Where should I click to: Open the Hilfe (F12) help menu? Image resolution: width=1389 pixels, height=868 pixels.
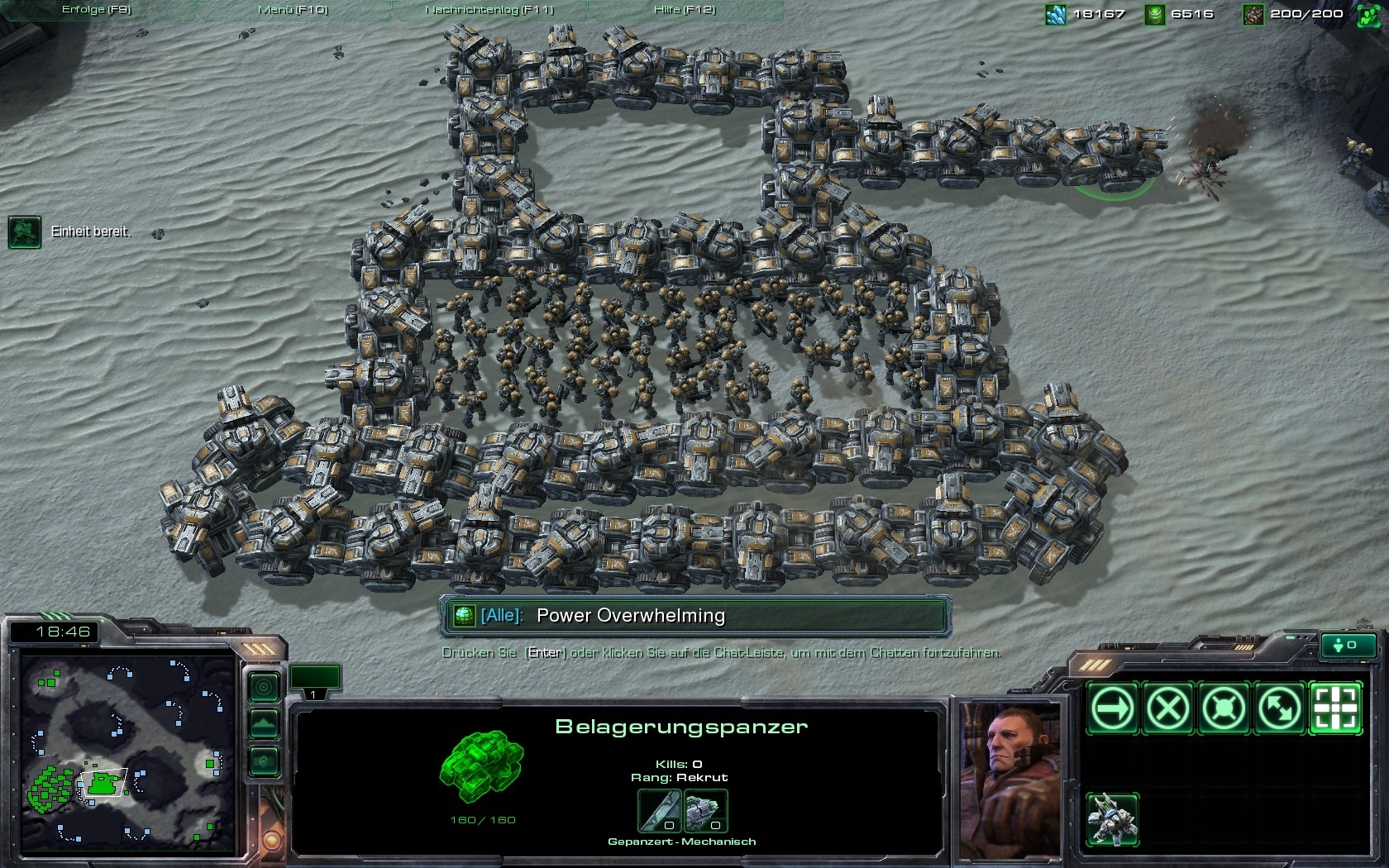[x=685, y=10]
